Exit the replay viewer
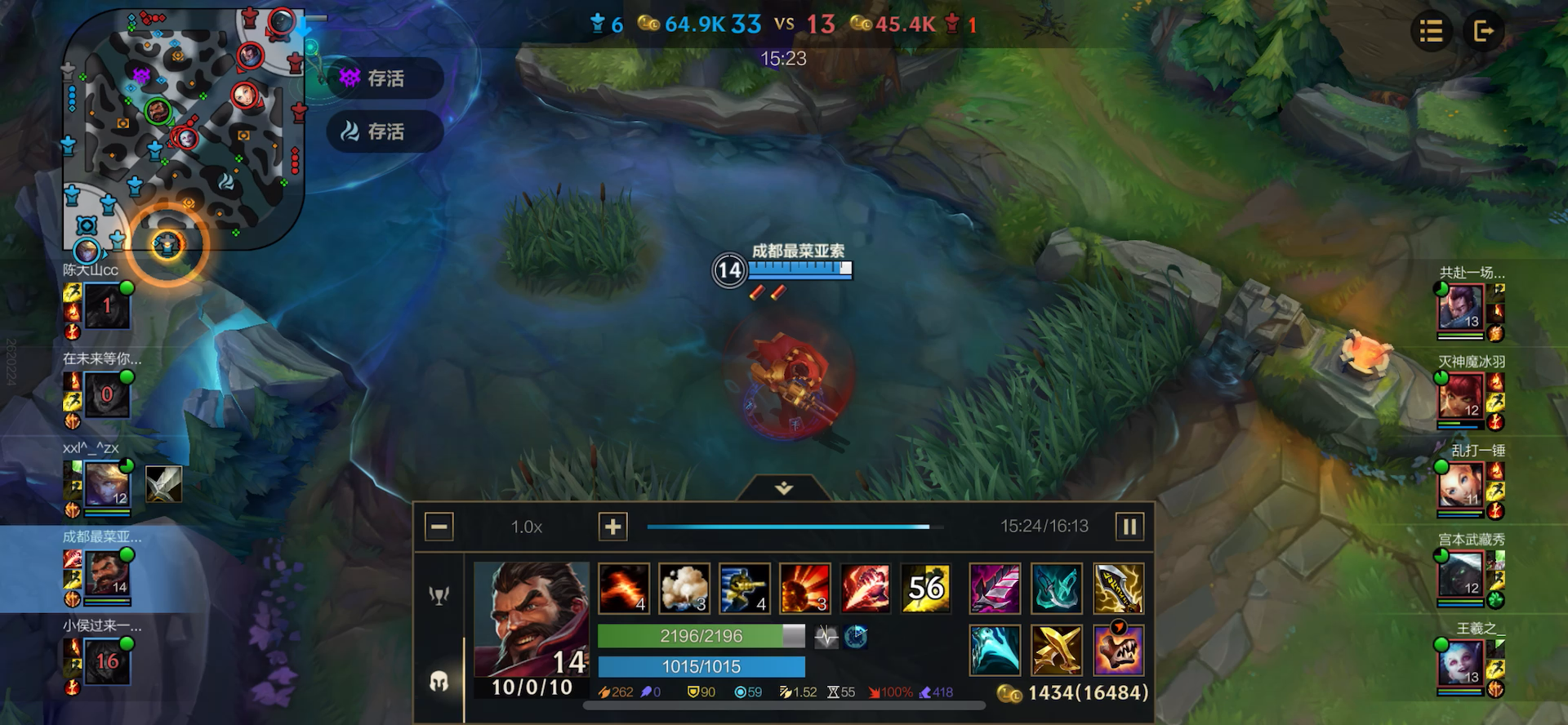 [1483, 32]
